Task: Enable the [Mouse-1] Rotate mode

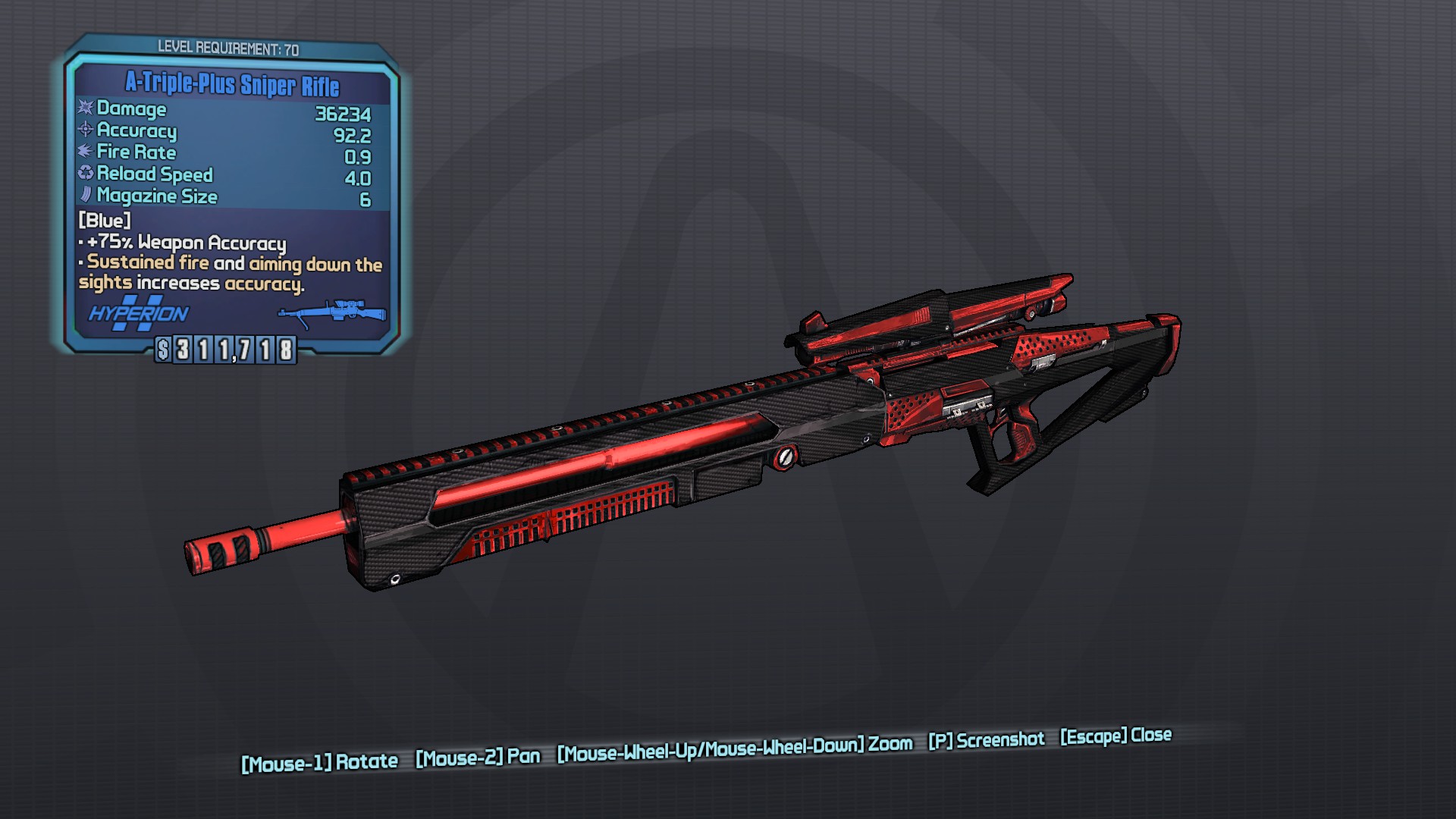Action: pos(318,756)
